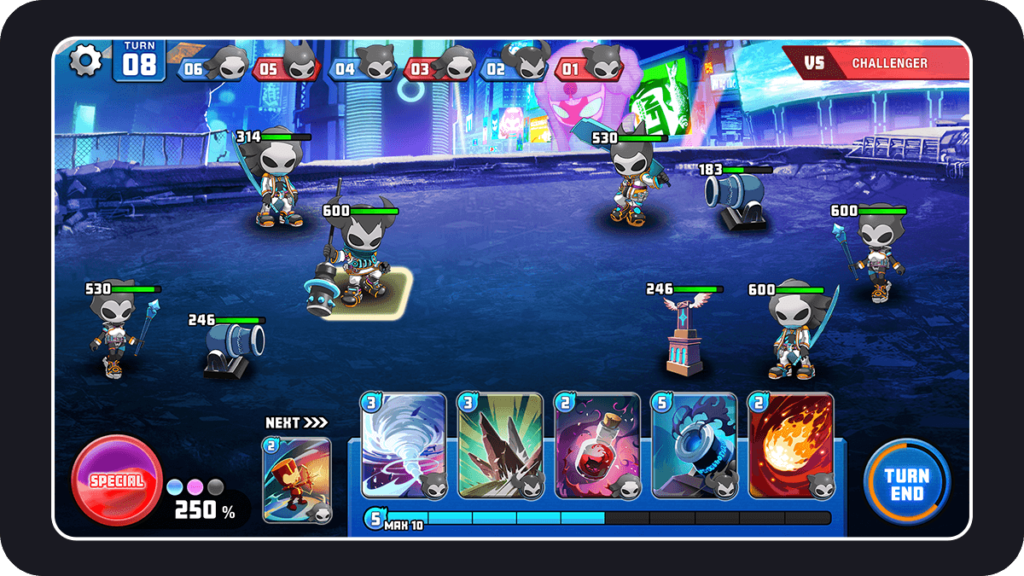Click turn order portrait 06
The height and width of the screenshot is (576, 1024).
[212, 66]
